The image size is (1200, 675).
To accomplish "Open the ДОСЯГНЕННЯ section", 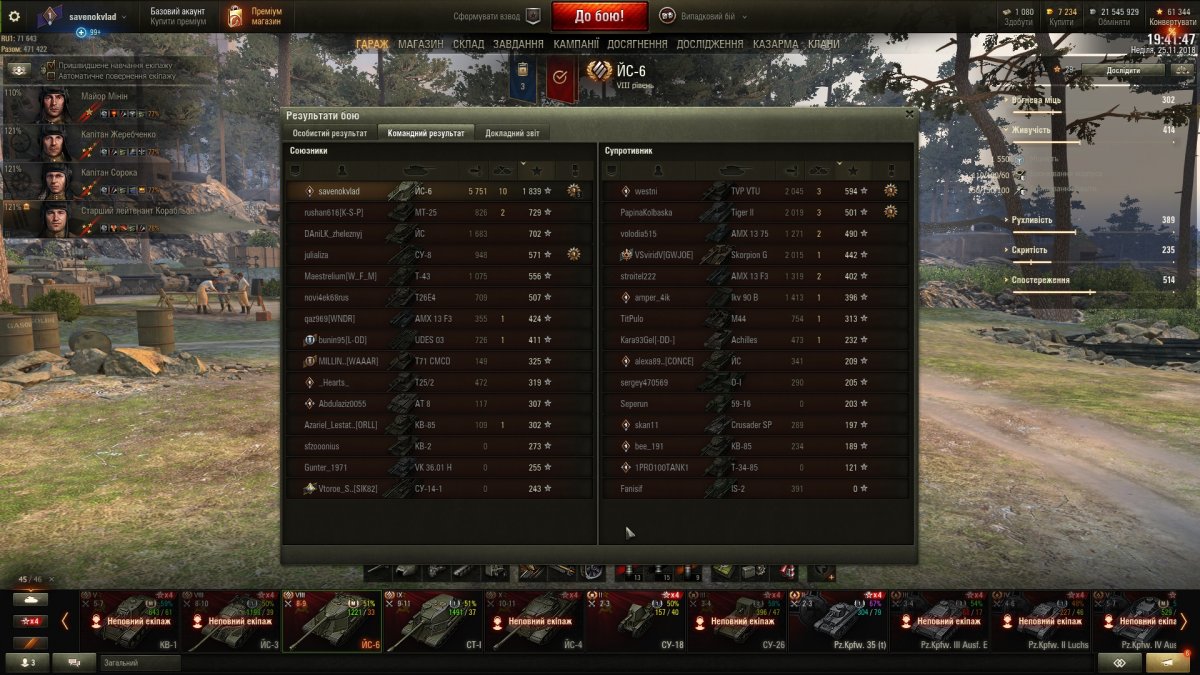I will (x=638, y=44).
